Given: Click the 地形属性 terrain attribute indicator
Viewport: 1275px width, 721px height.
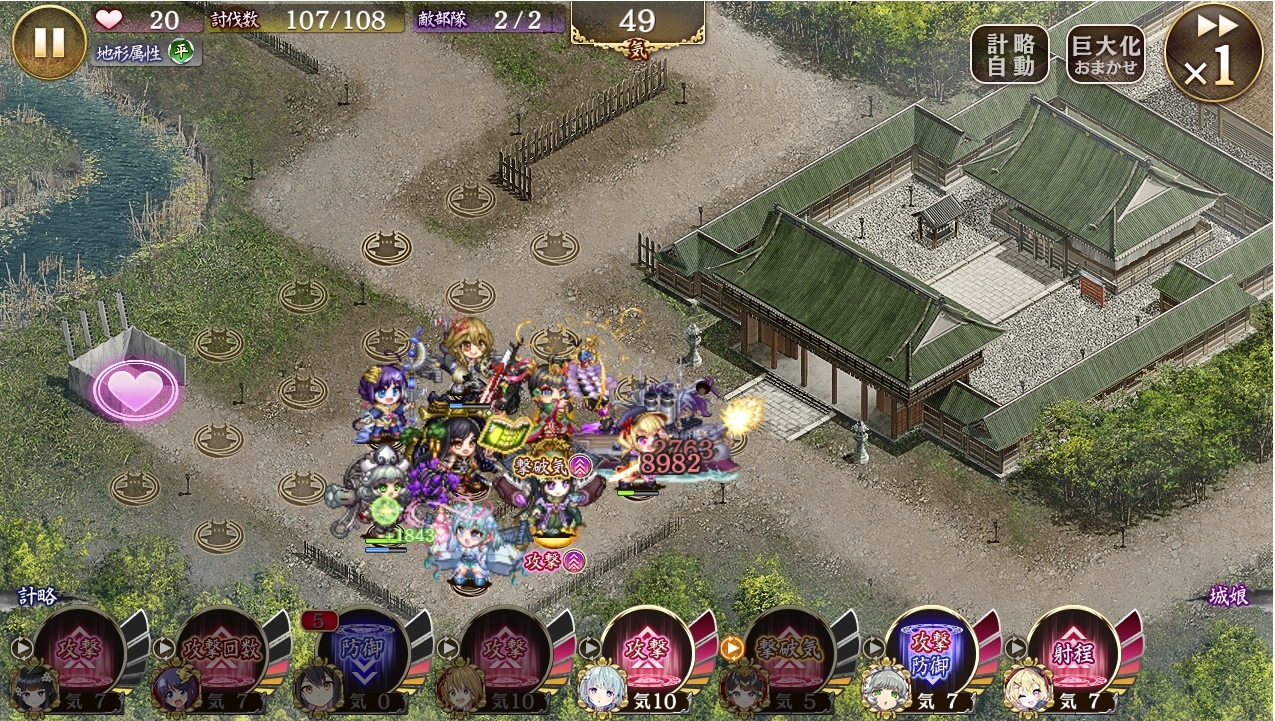Looking at the screenshot, I should [145, 52].
